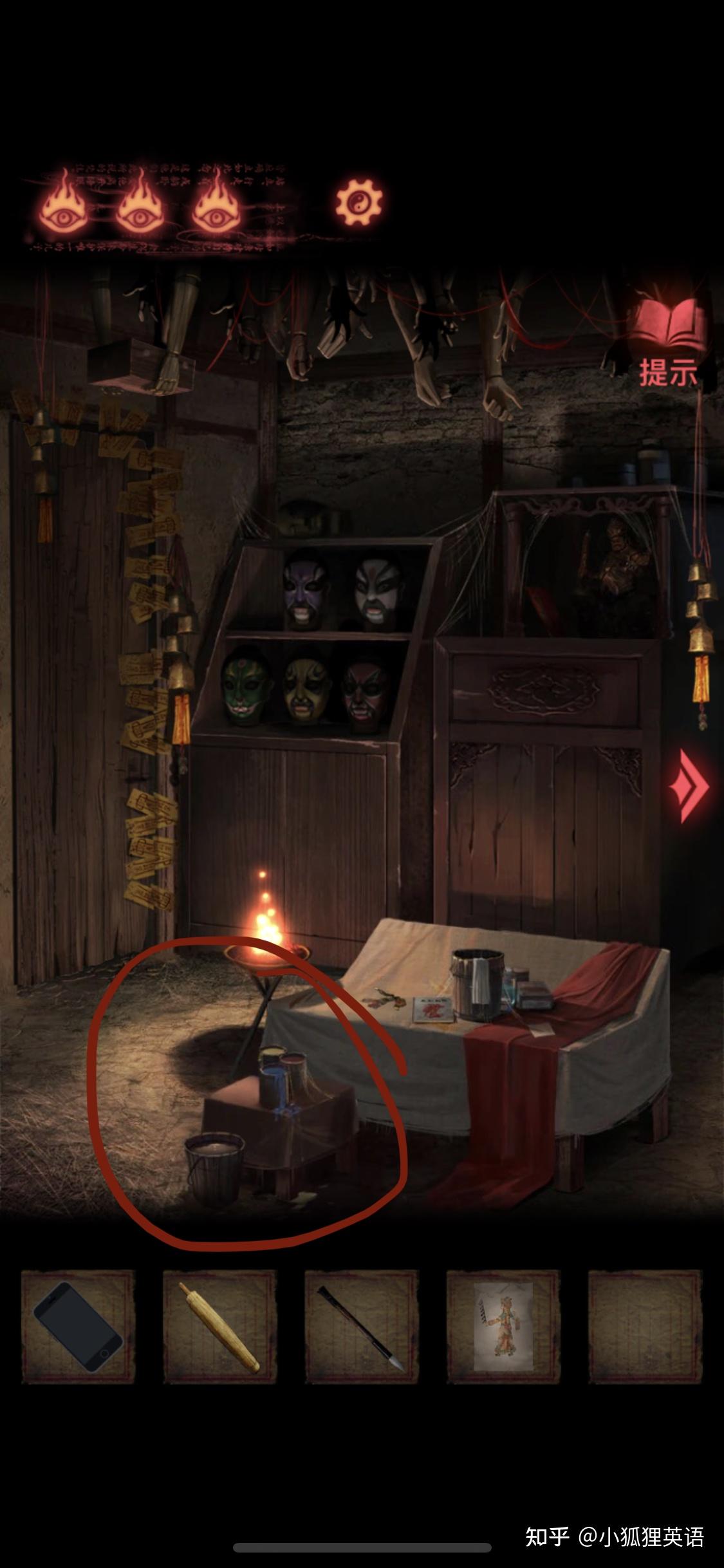Select the shadow puppet paper item
Screen dimensions: 724x1568
503,1327
